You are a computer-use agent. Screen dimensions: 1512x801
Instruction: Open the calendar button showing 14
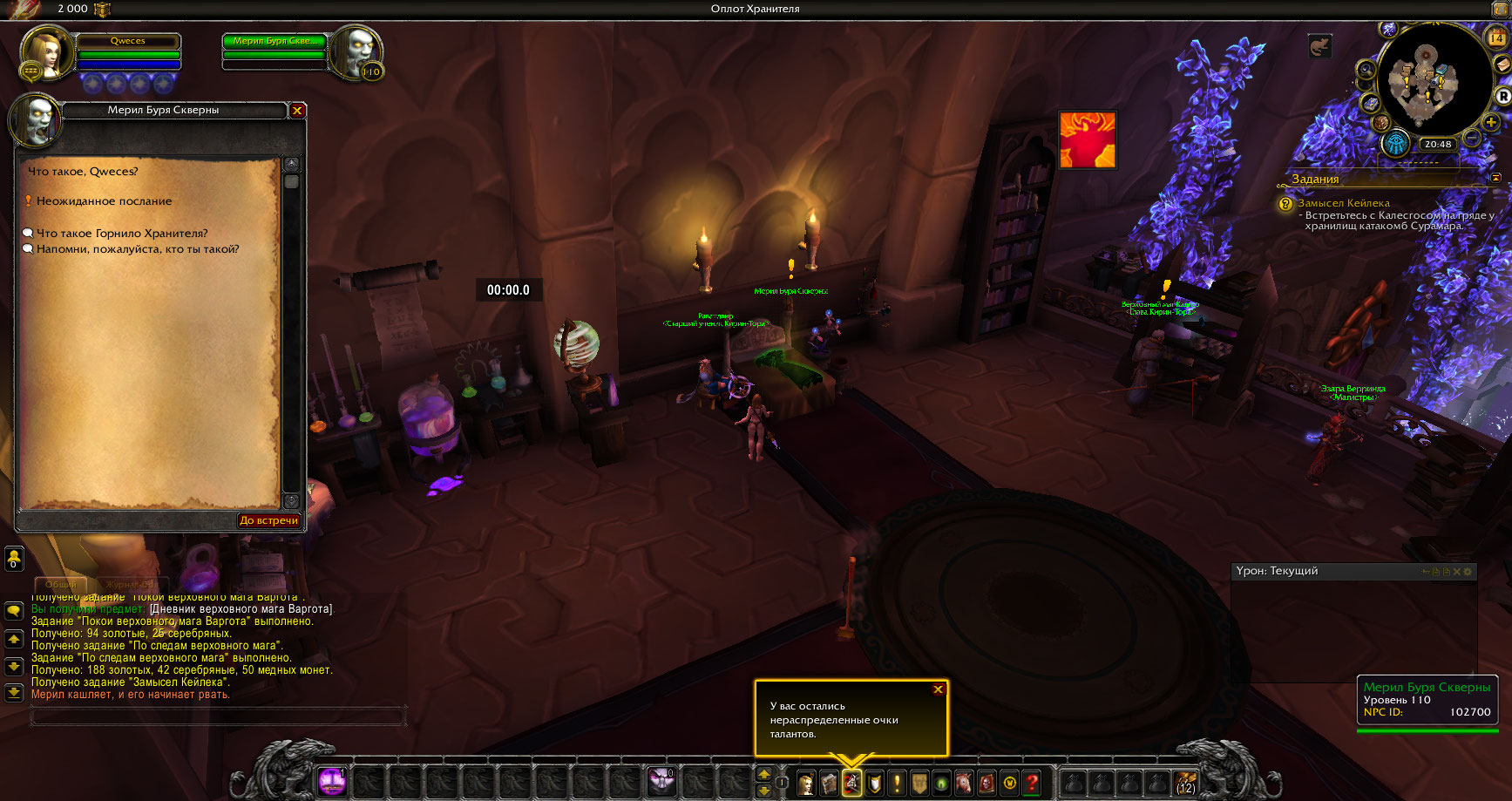point(1496,38)
